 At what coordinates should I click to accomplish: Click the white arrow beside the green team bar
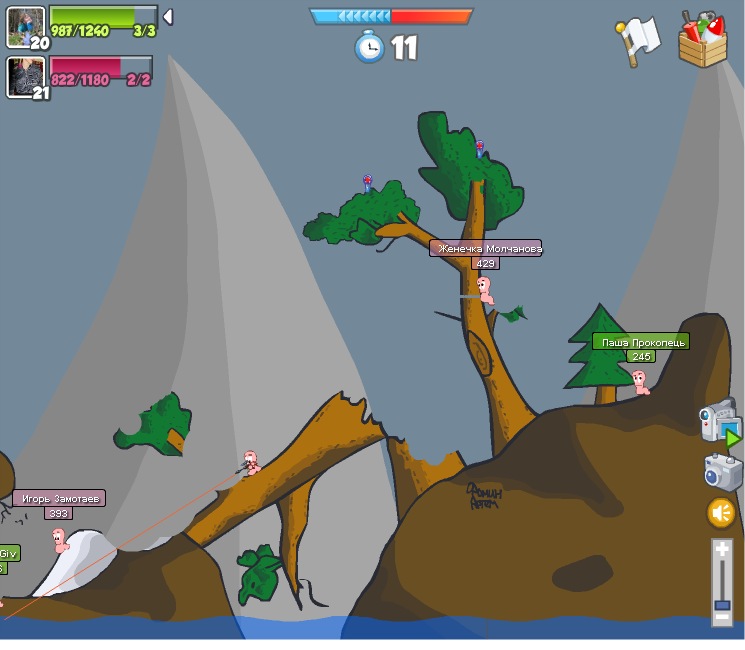(168, 16)
